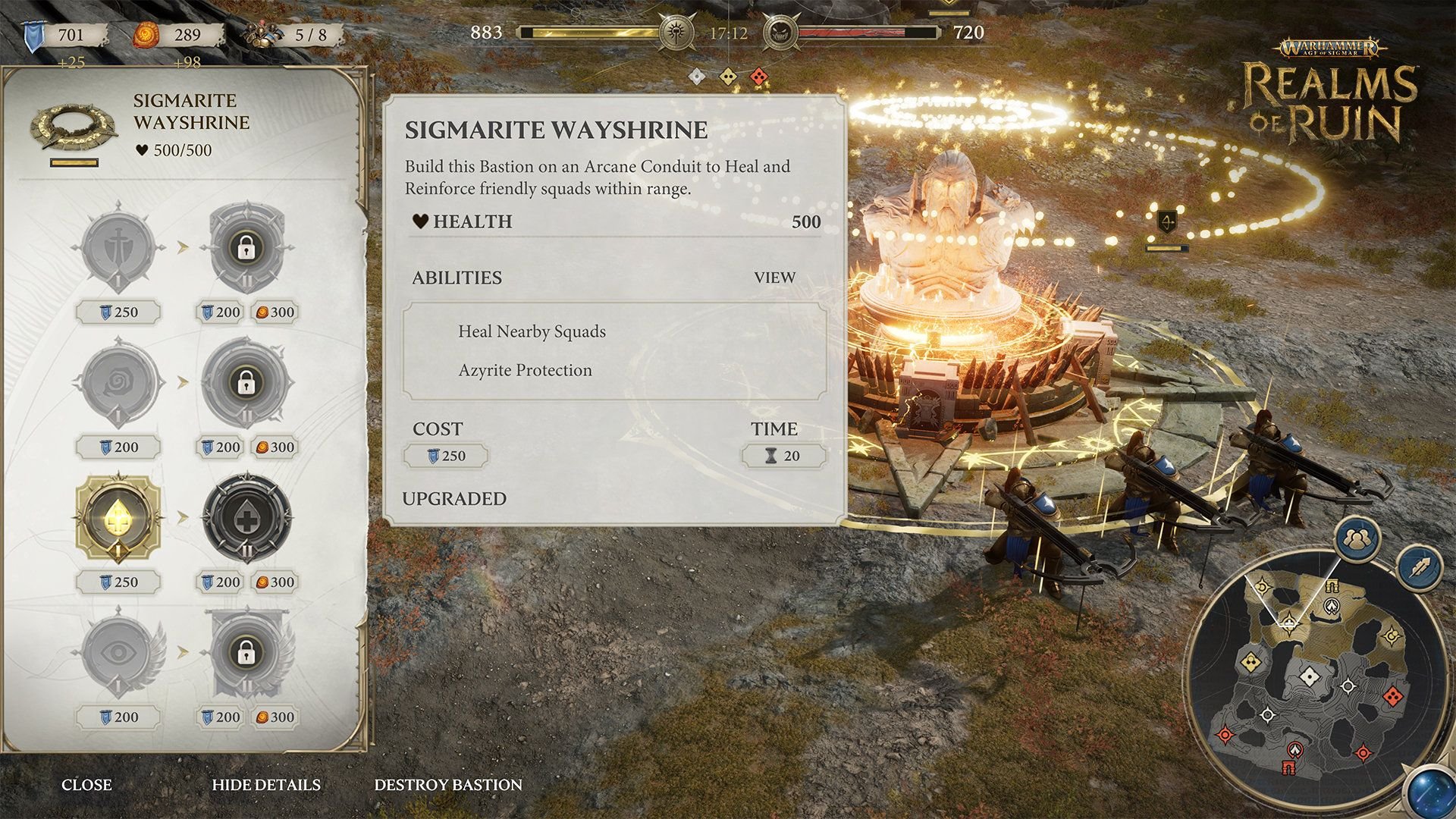Click the enemy victory progress bar at top
The width and height of the screenshot is (1456, 819).
(868, 32)
